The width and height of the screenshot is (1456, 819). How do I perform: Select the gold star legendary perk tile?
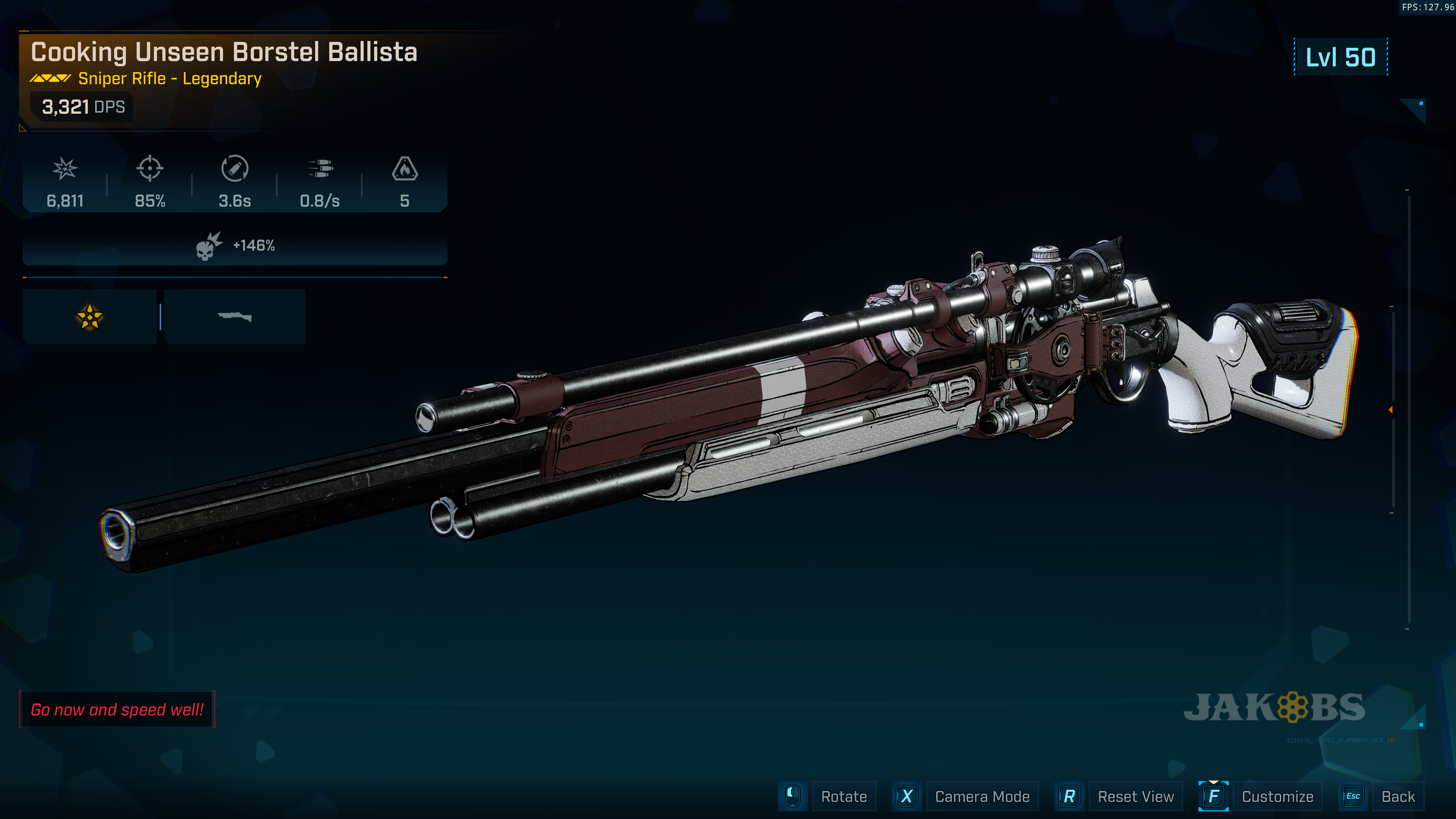click(x=89, y=317)
